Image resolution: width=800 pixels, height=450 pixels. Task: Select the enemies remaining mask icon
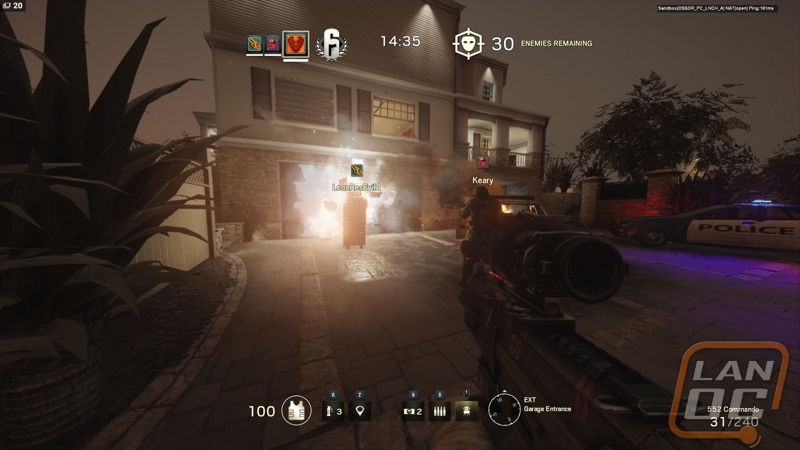pyautogui.click(x=467, y=44)
